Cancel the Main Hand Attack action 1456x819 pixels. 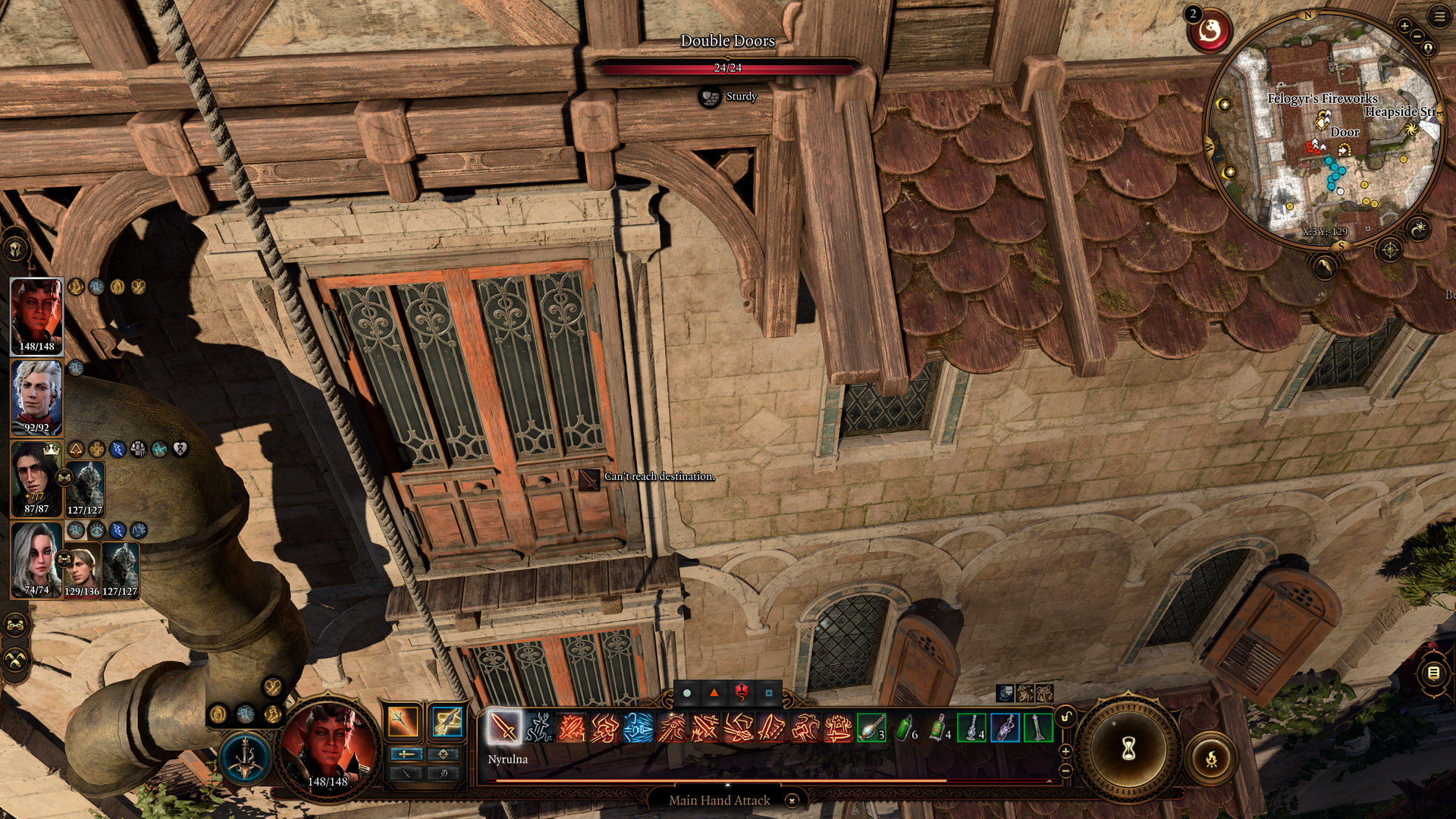792,801
